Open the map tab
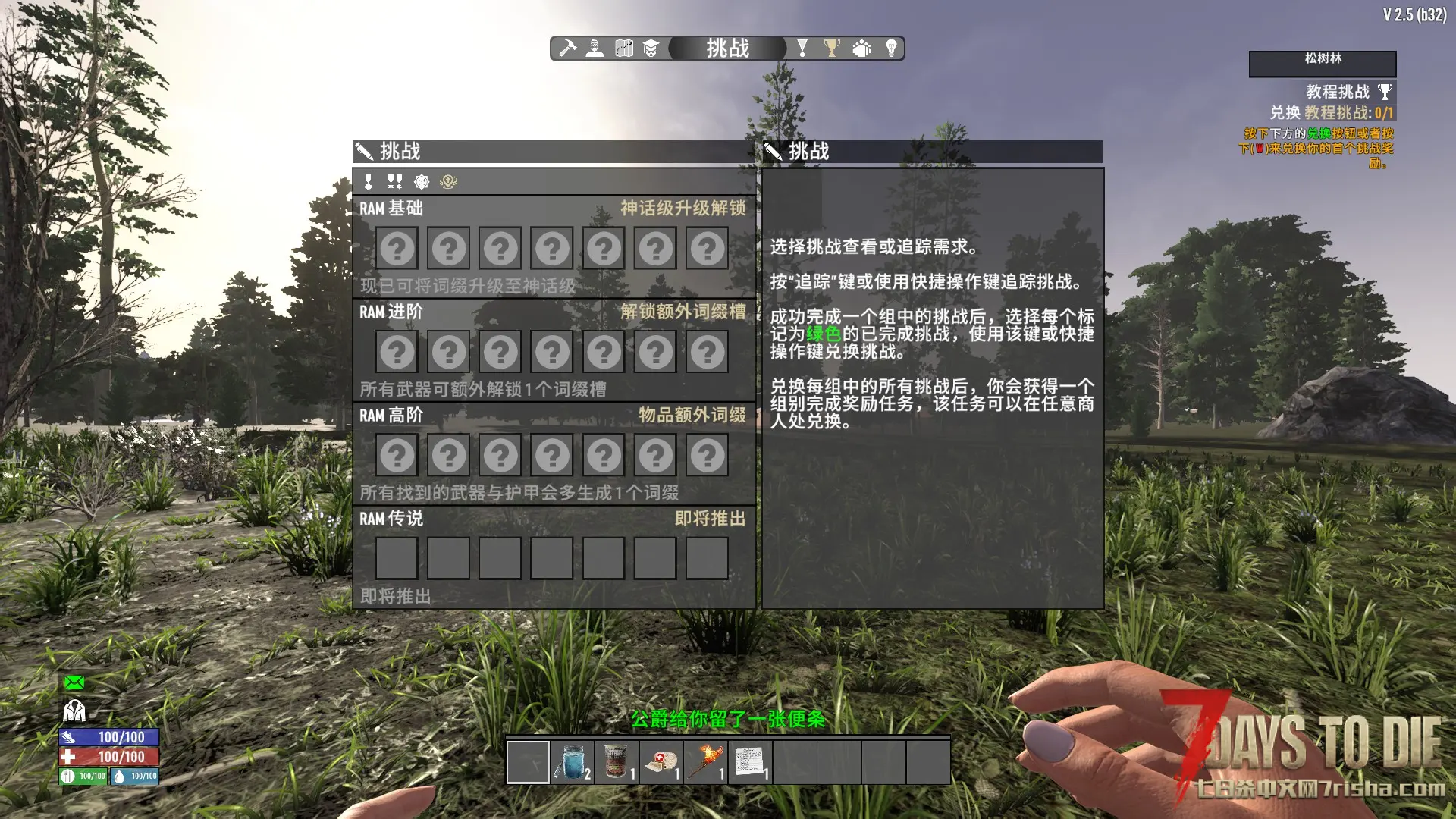 click(x=624, y=49)
